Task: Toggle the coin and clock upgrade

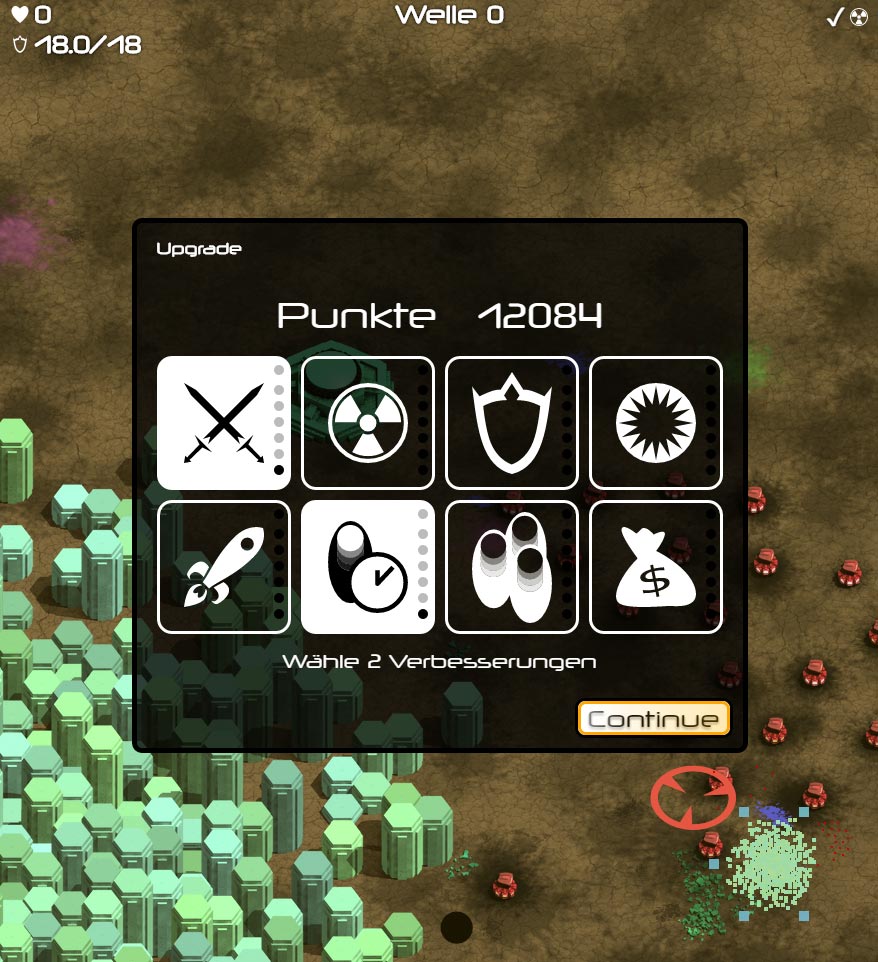Action: click(x=367, y=567)
